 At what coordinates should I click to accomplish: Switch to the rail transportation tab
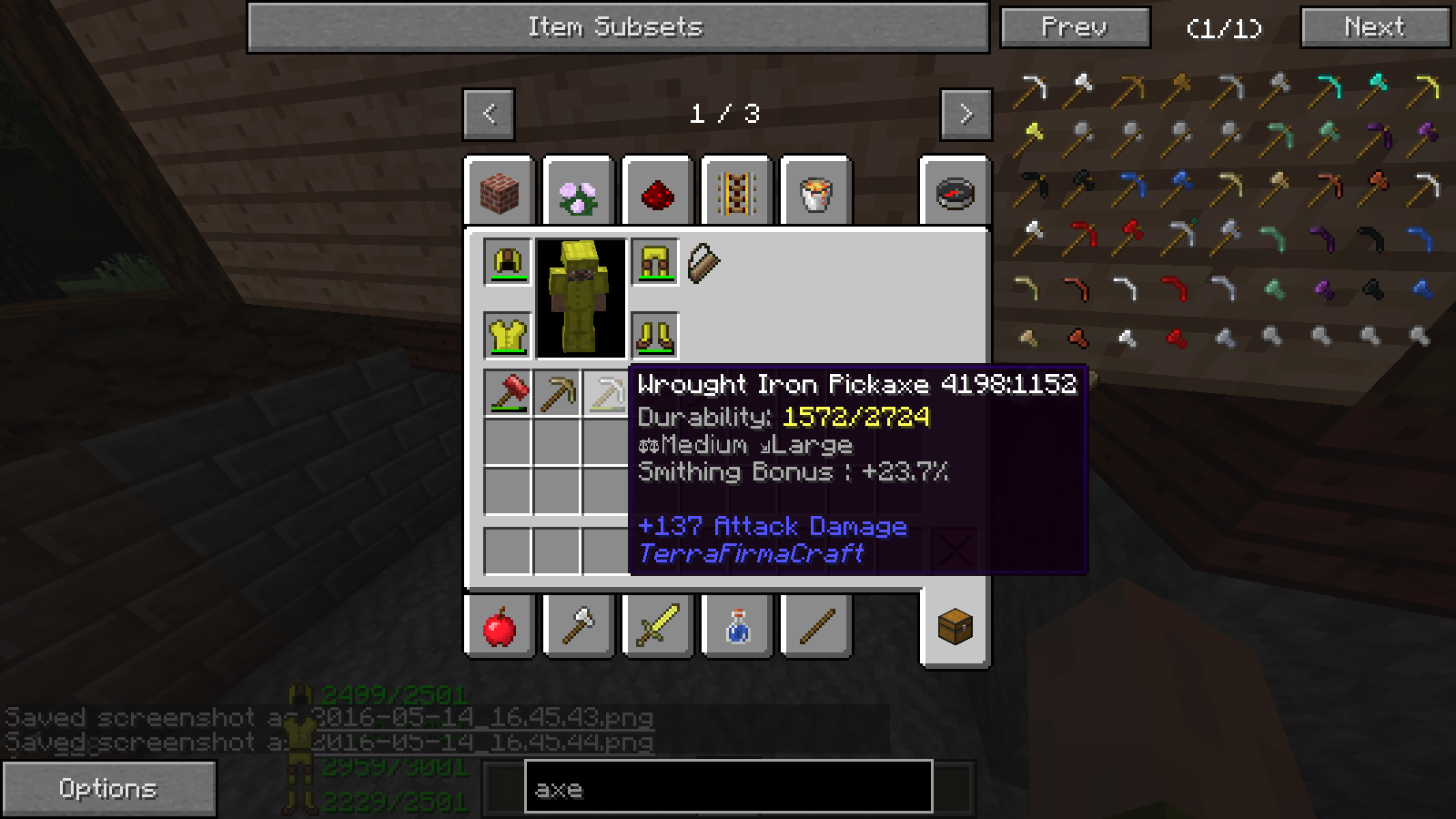click(736, 193)
